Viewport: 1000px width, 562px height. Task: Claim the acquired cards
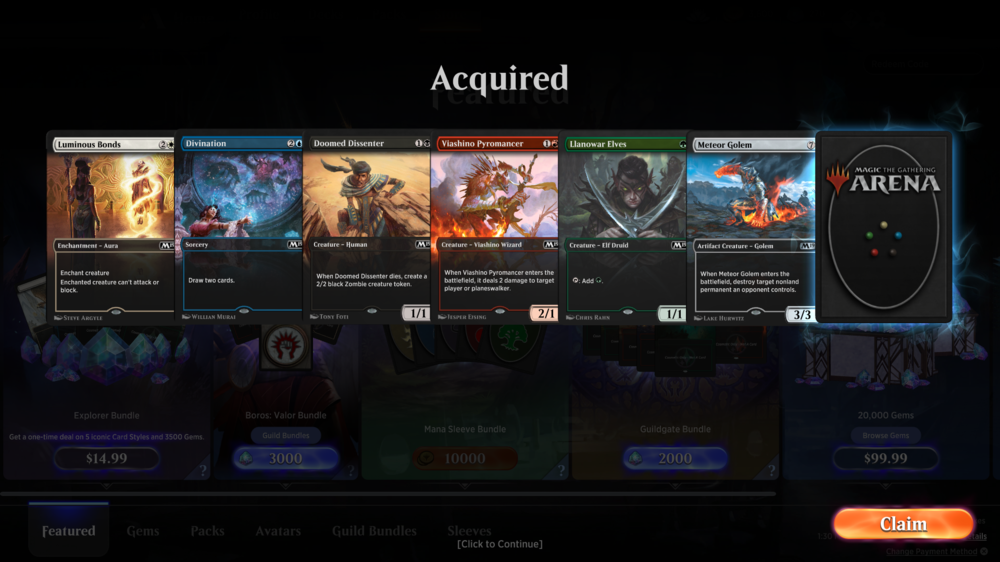903,524
